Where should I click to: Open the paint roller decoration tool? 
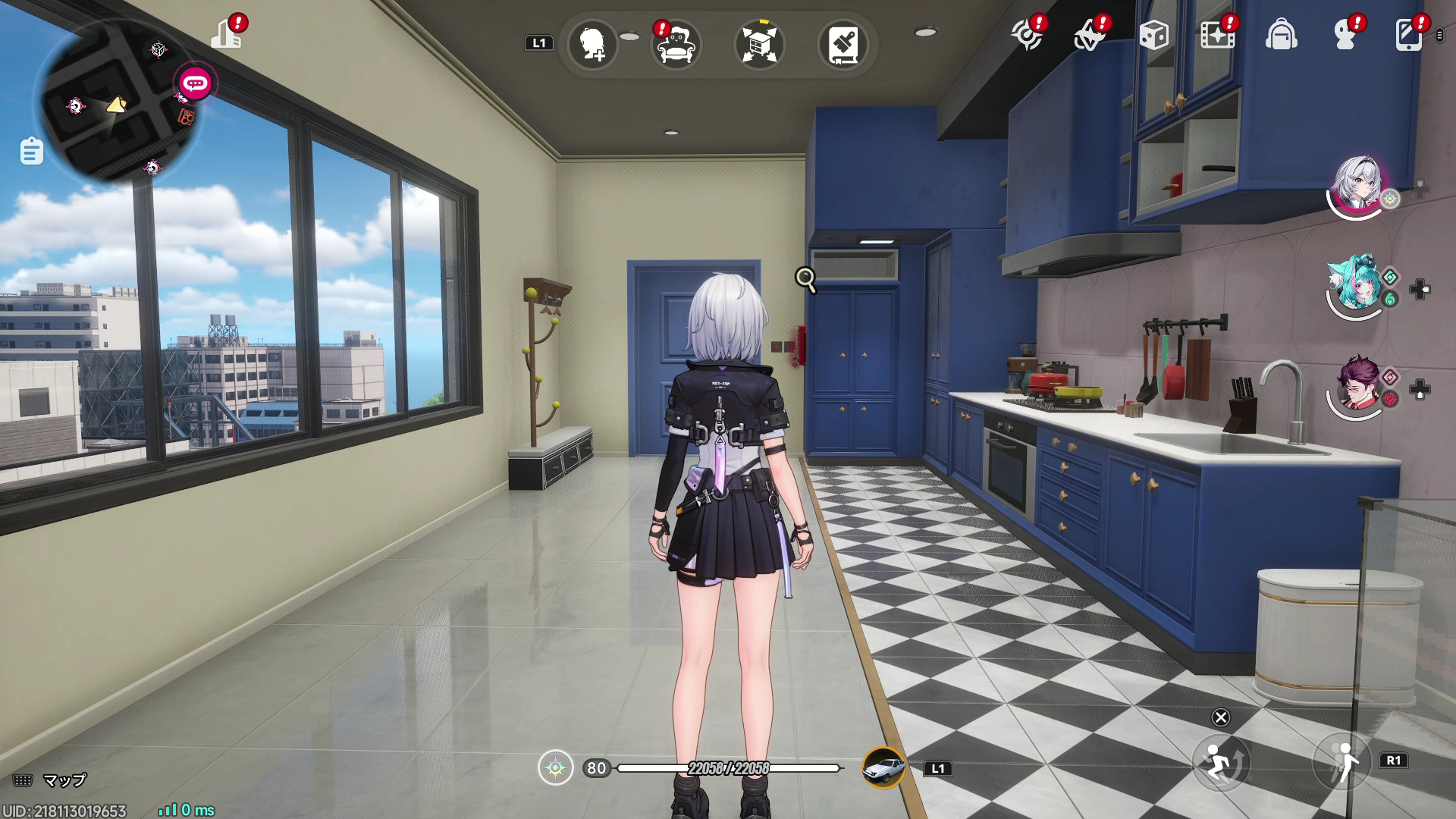click(x=843, y=45)
